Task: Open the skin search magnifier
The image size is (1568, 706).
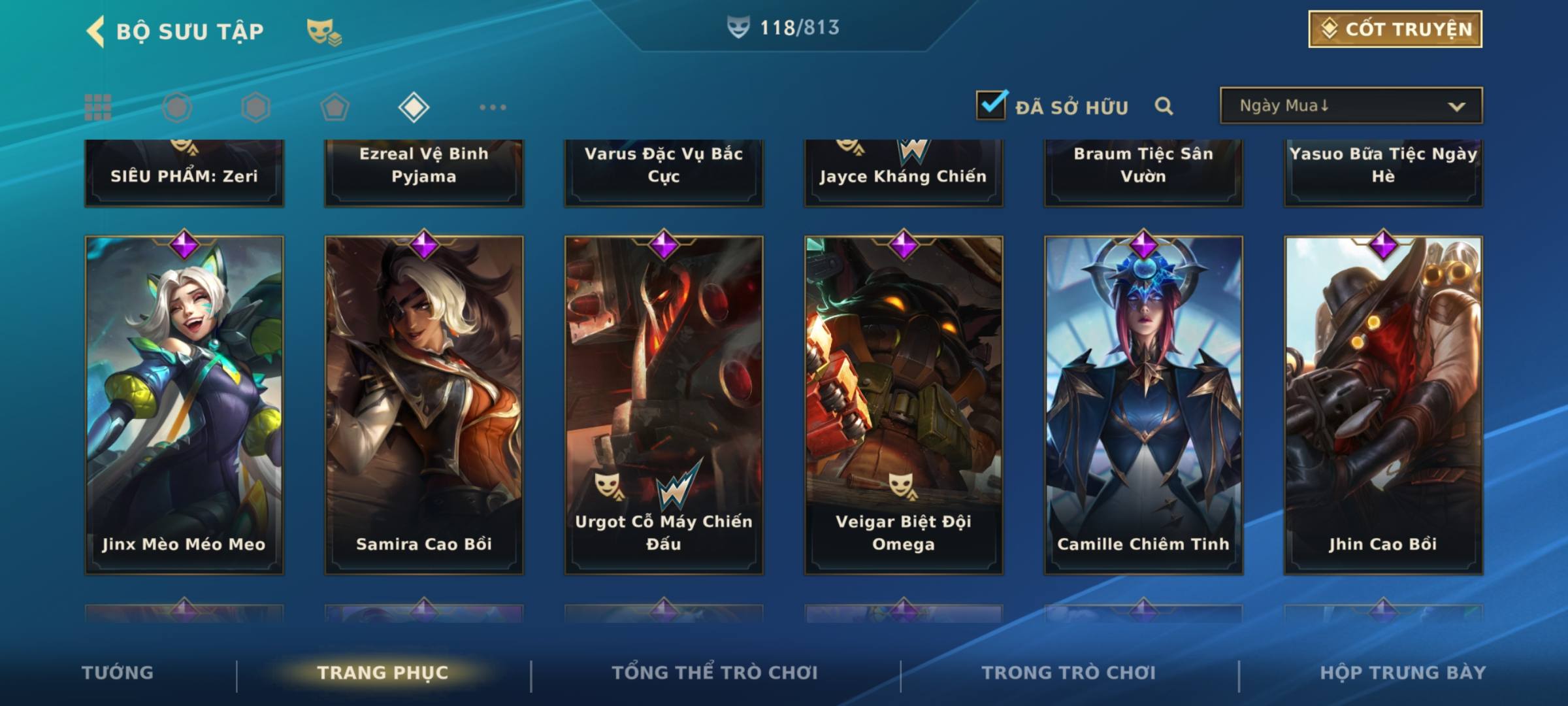Action: (1164, 106)
